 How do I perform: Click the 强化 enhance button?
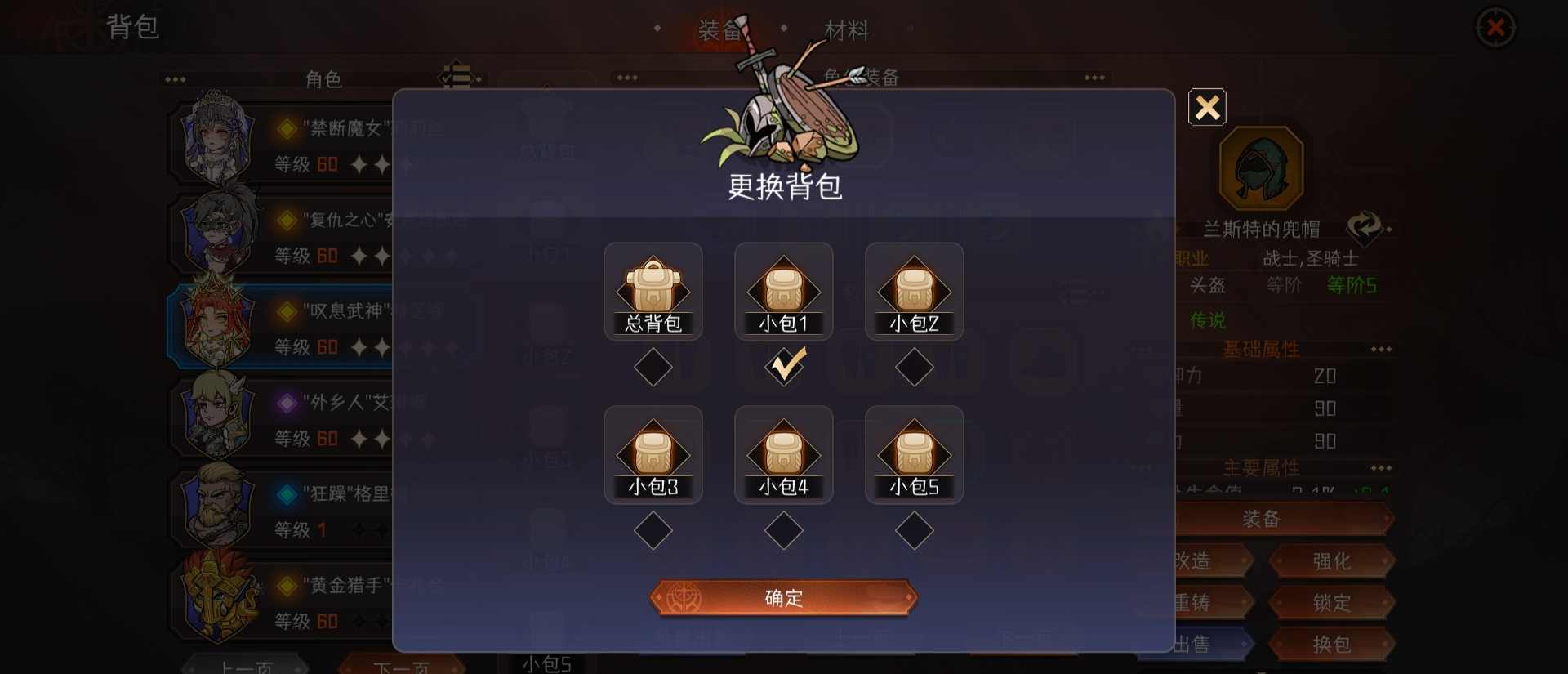(x=1330, y=561)
